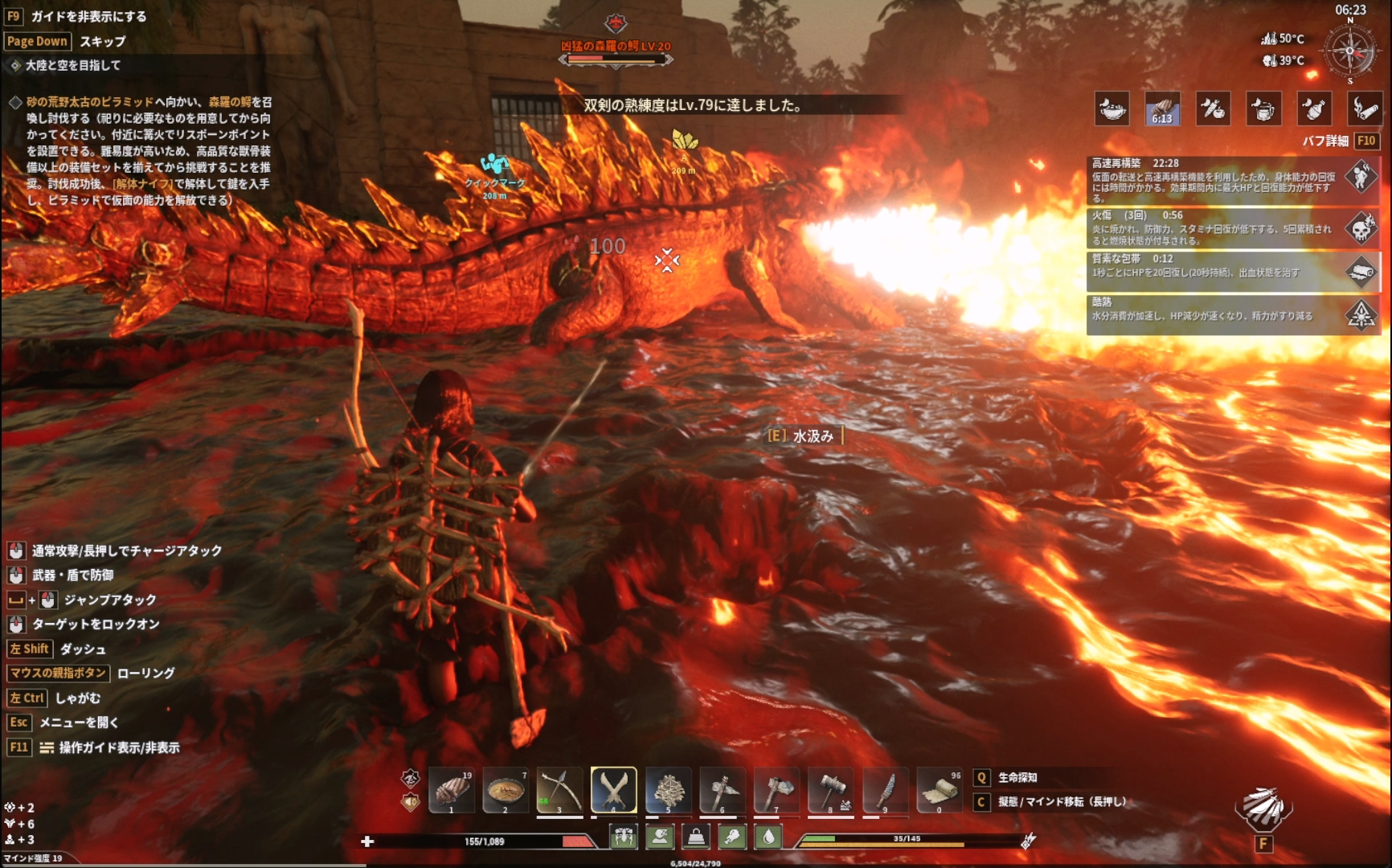
Task: Select the dual blades hotbar slot
Action: pyautogui.click(x=614, y=791)
